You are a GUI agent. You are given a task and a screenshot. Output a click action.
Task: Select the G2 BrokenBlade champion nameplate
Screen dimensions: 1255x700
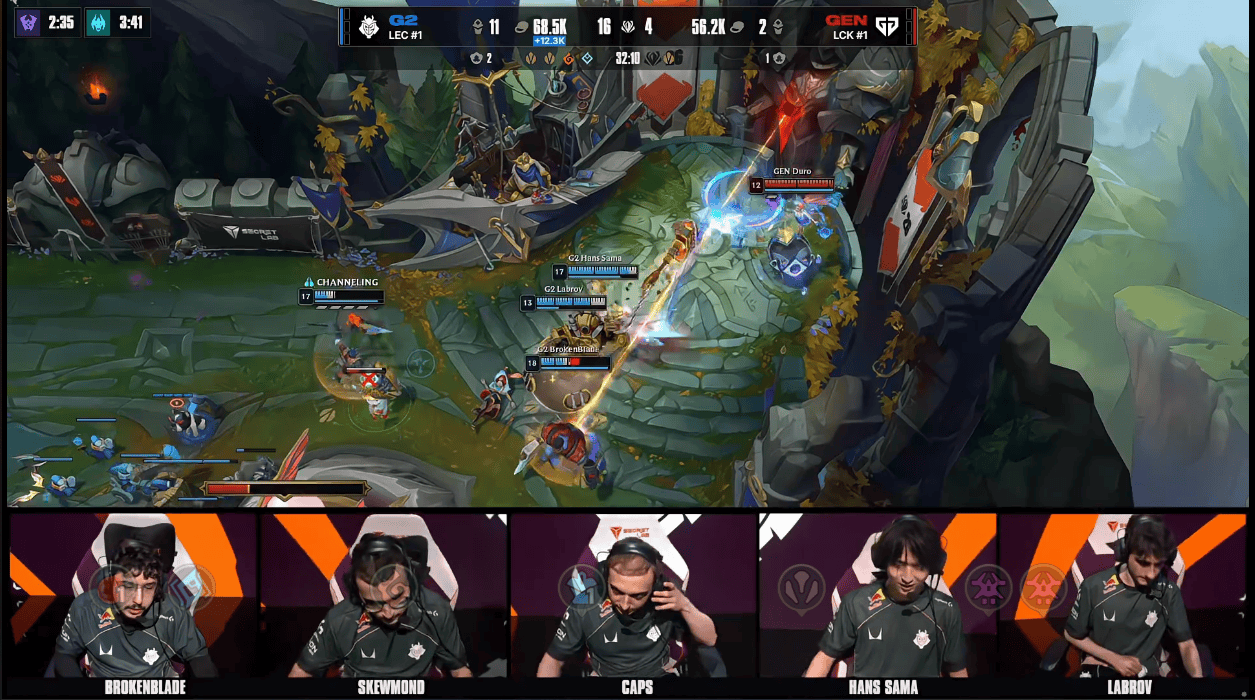[568, 349]
